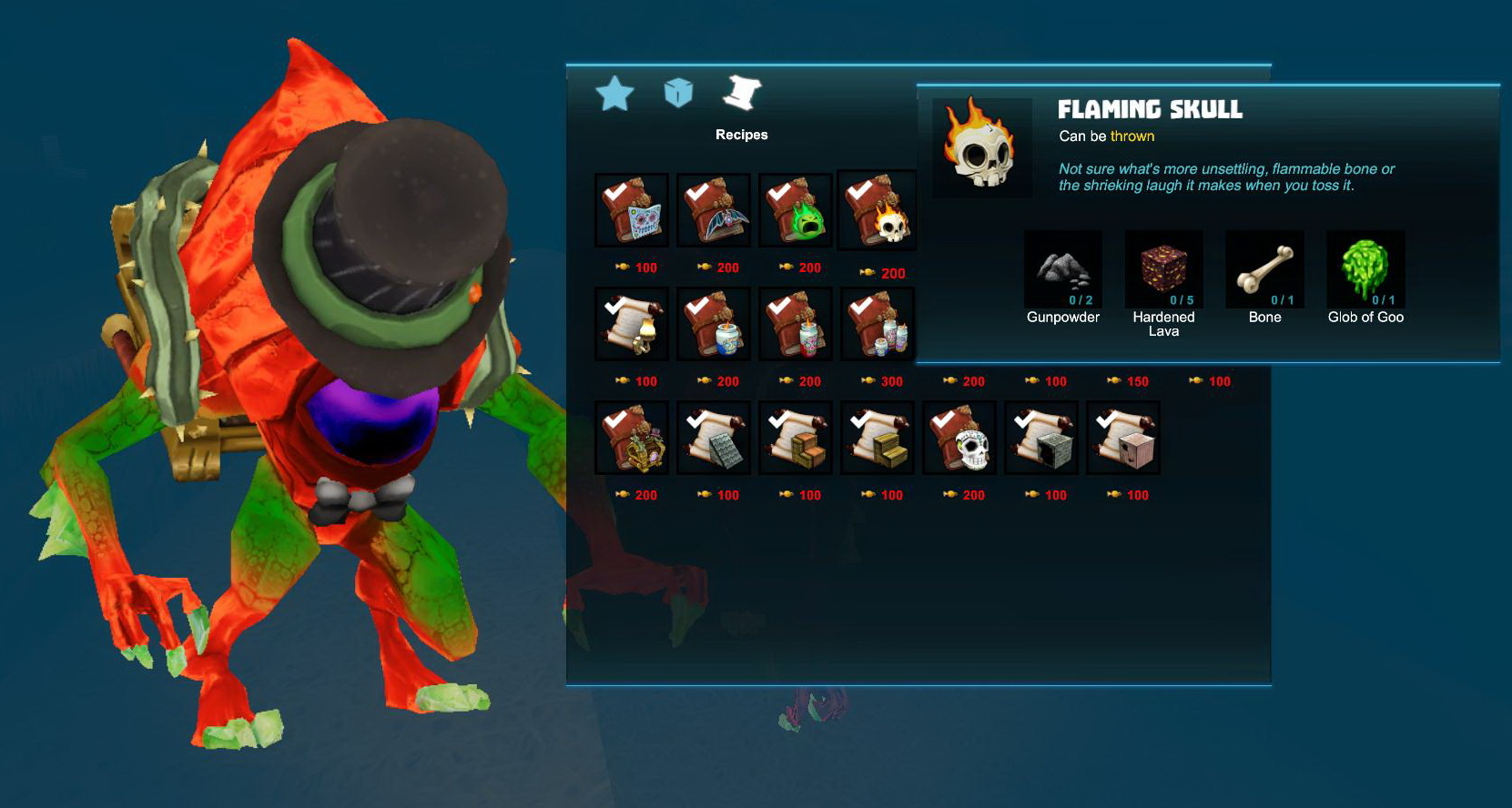Click the yellow 'thrown' link
This screenshot has width=1512, height=808.
1134,136
